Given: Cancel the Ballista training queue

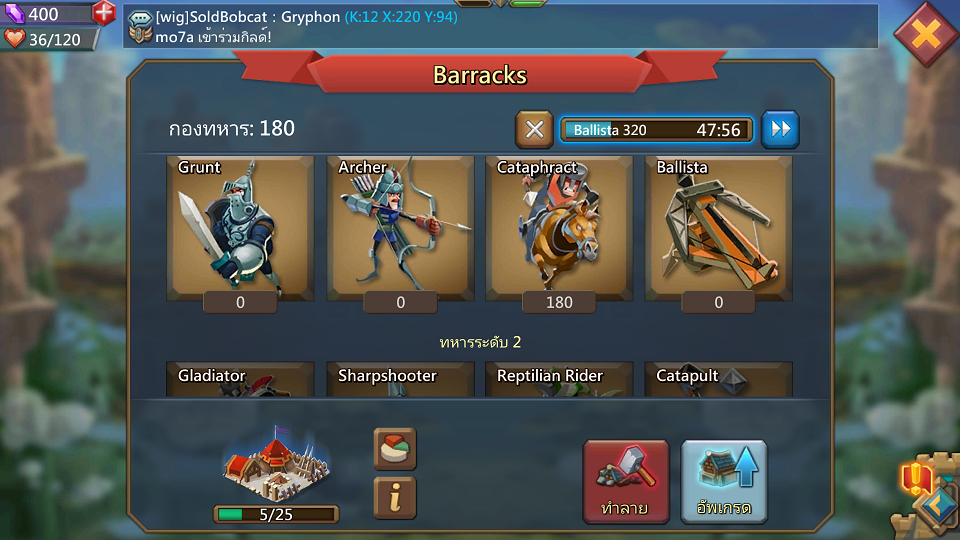Looking at the screenshot, I should coord(534,129).
